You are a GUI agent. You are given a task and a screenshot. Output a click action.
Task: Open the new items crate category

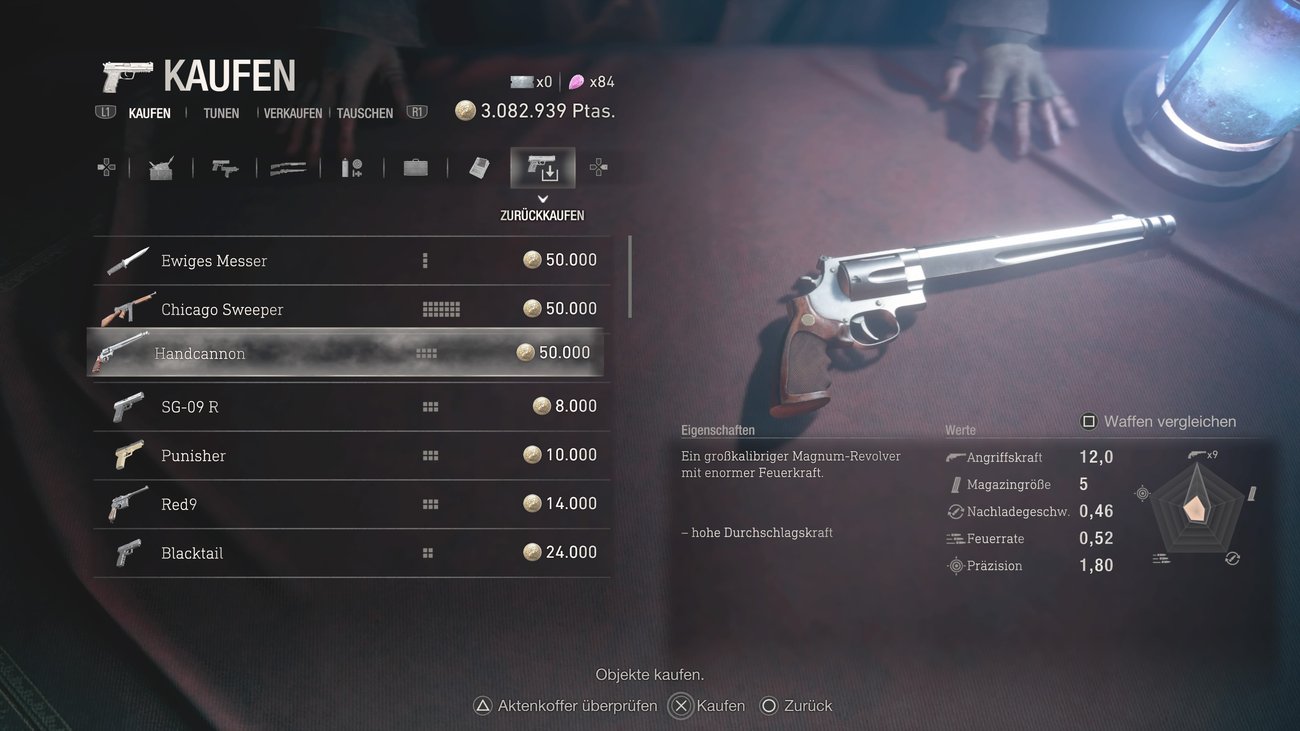coord(161,168)
